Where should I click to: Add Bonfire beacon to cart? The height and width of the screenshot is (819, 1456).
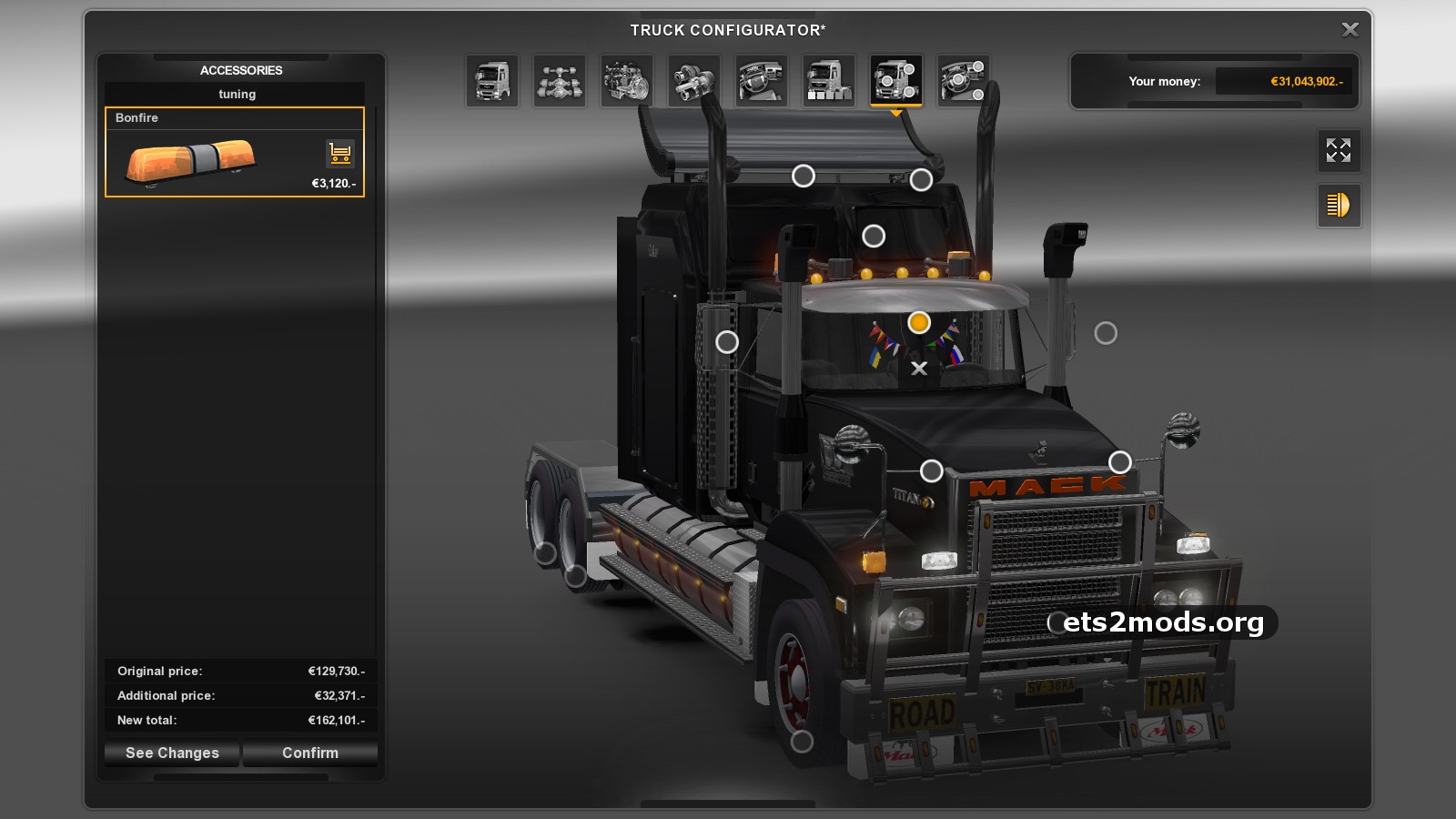coord(339,154)
